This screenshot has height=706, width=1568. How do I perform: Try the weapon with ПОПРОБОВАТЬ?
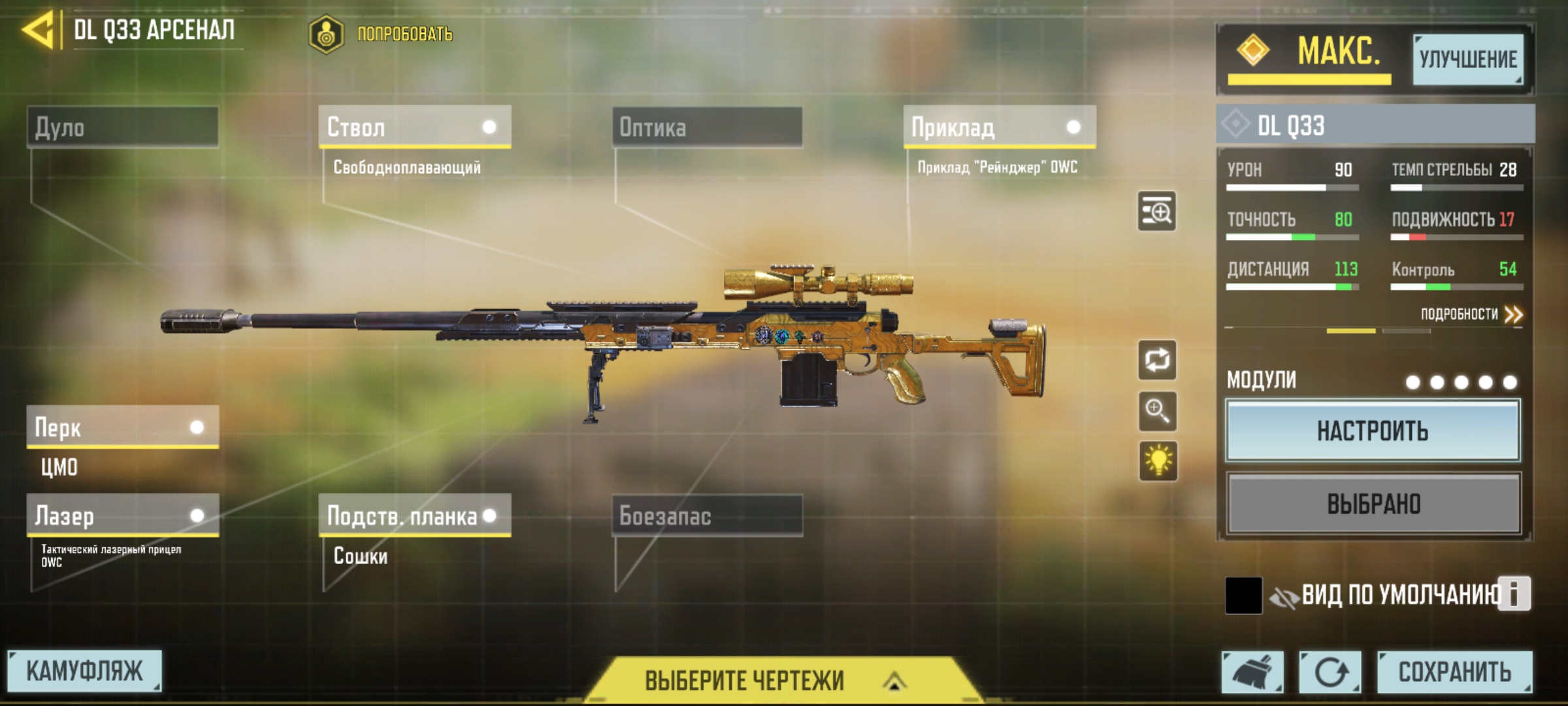[x=382, y=34]
